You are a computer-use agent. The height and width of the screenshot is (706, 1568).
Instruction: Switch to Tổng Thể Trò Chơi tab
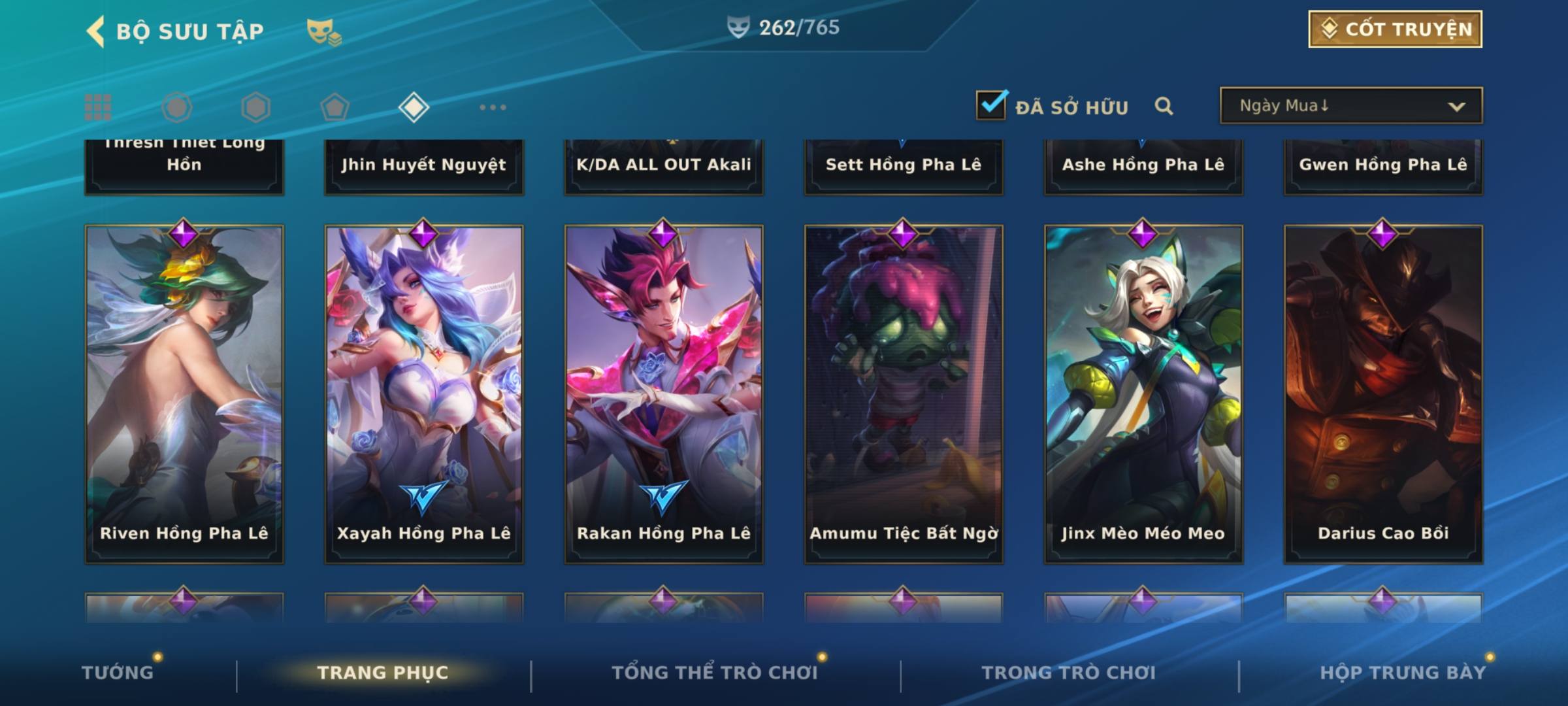coord(715,672)
